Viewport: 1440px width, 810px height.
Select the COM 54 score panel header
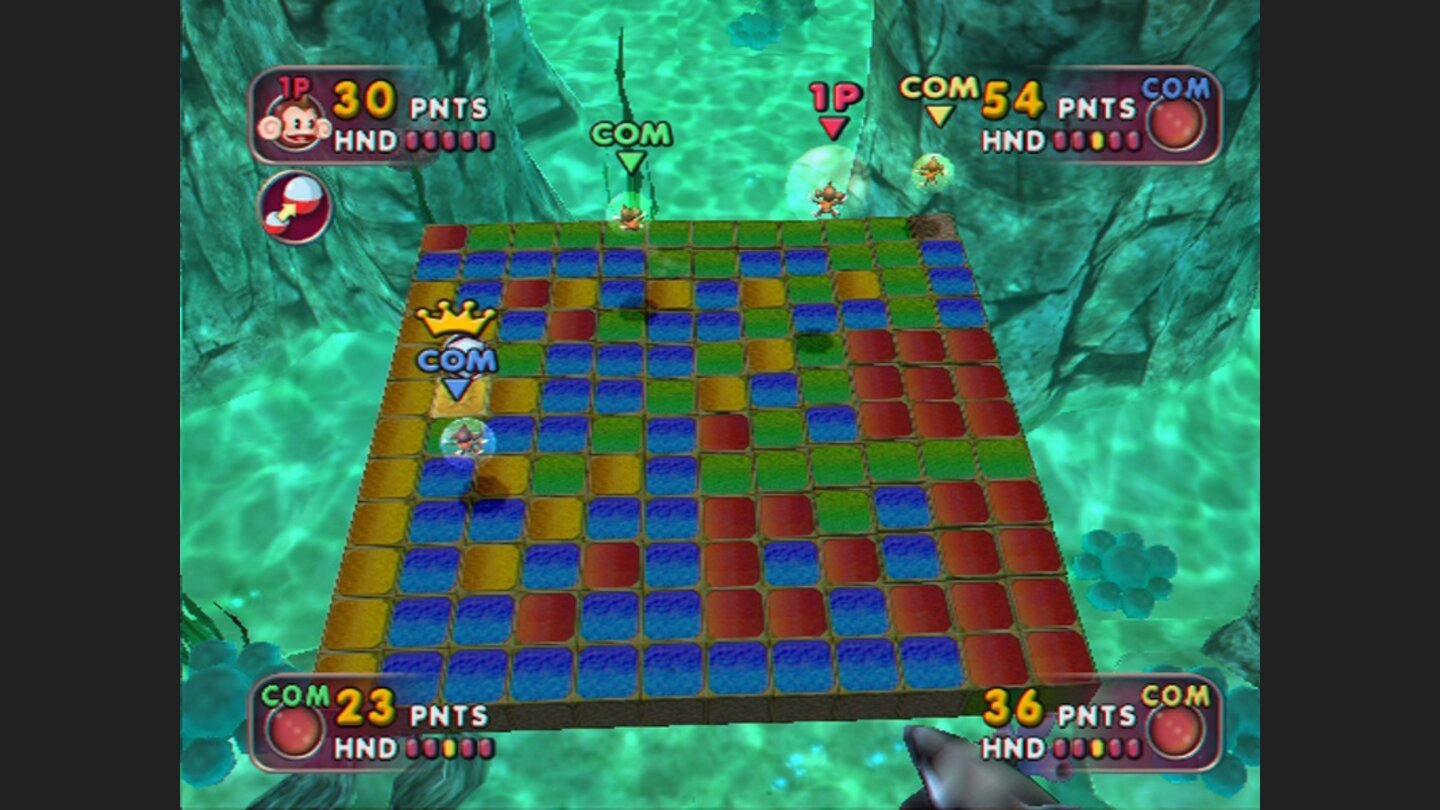[938, 88]
